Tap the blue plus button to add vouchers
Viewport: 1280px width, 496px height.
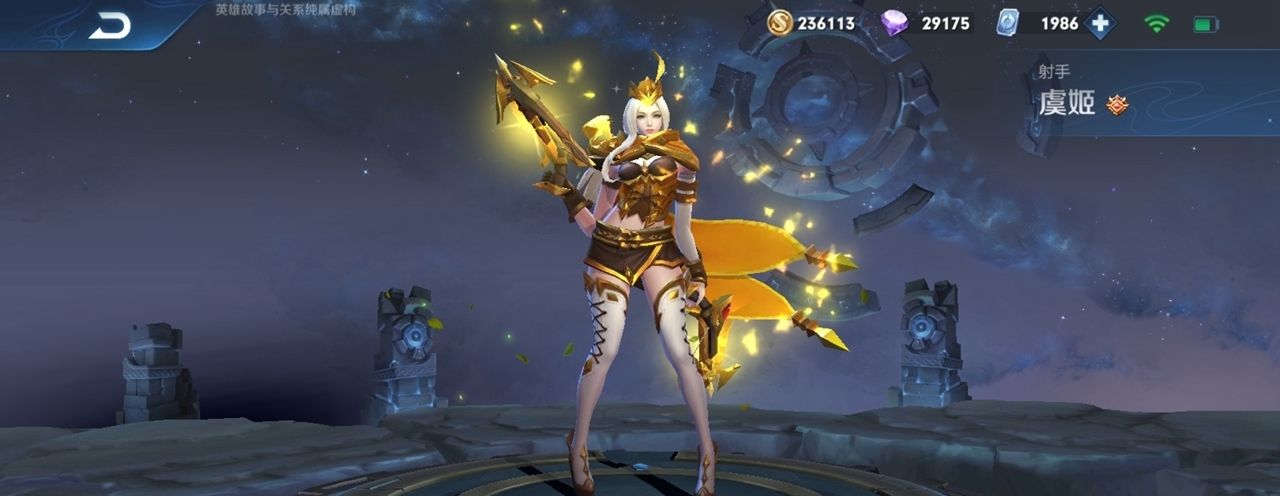coord(1100,23)
